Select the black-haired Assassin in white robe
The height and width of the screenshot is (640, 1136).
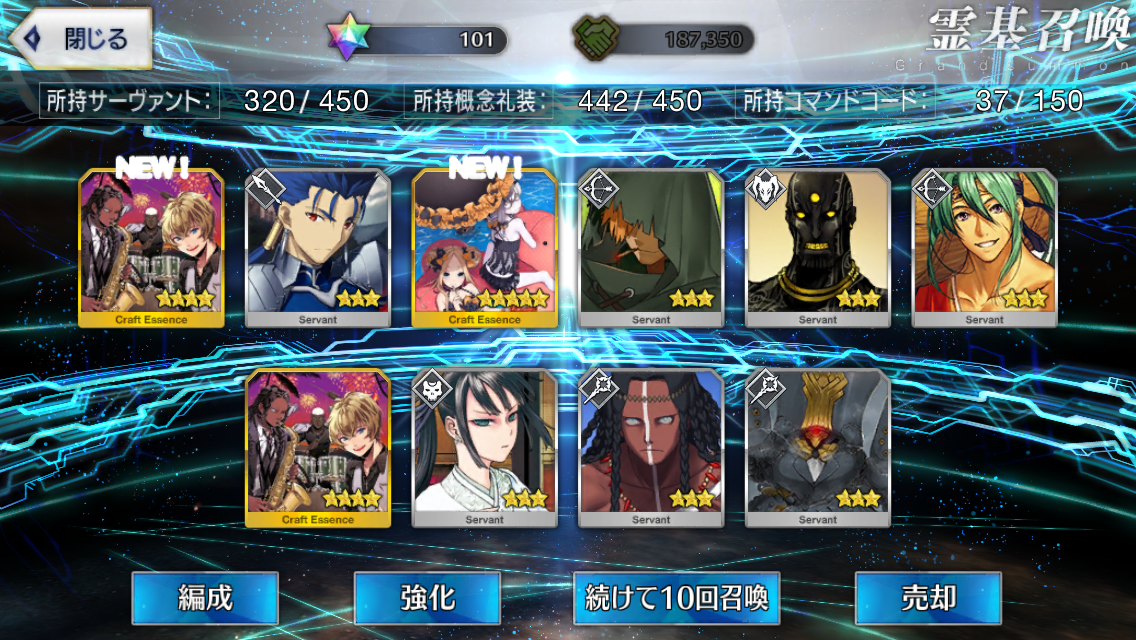tap(485, 448)
